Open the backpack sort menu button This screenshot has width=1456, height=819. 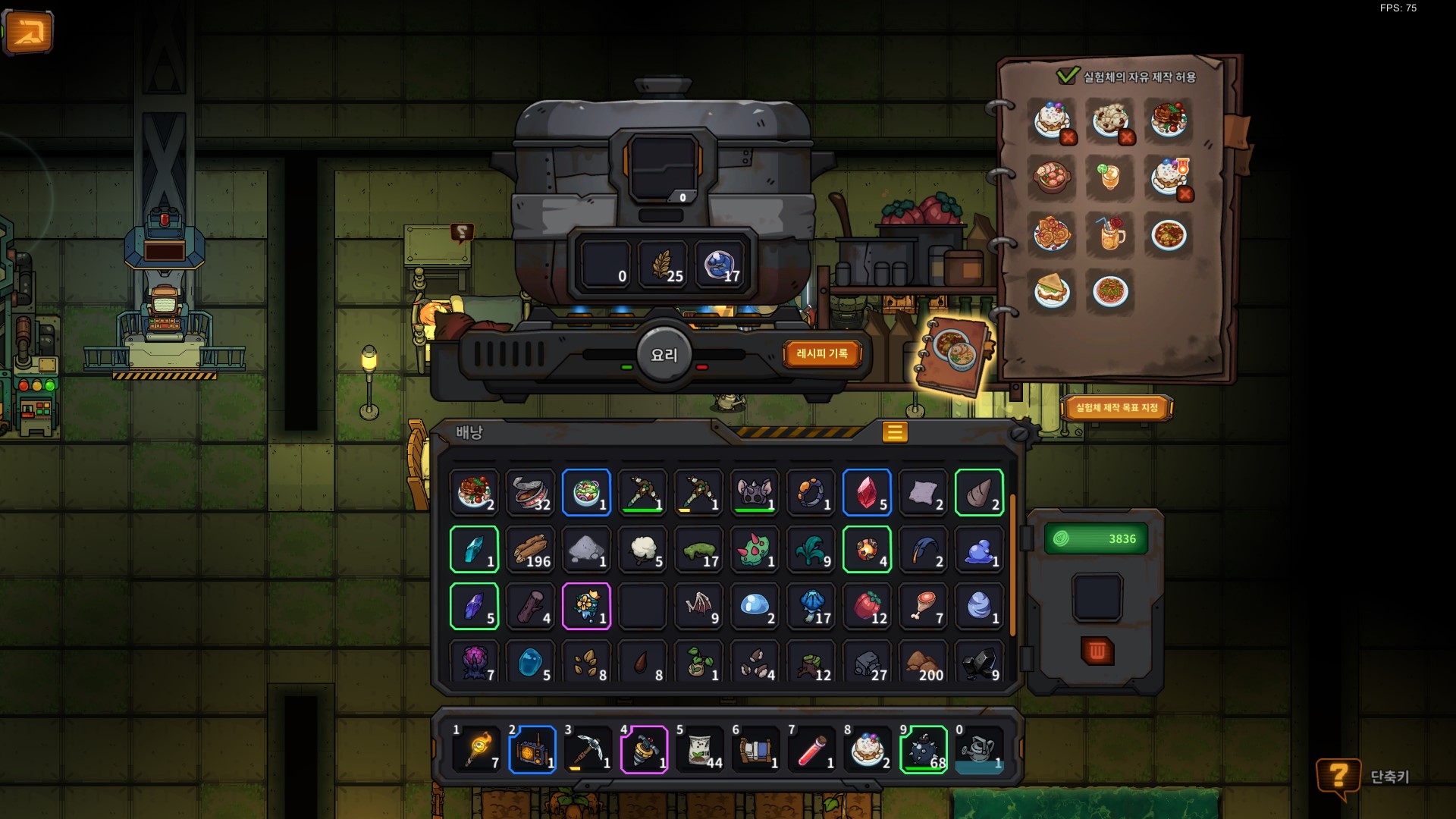(895, 432)
